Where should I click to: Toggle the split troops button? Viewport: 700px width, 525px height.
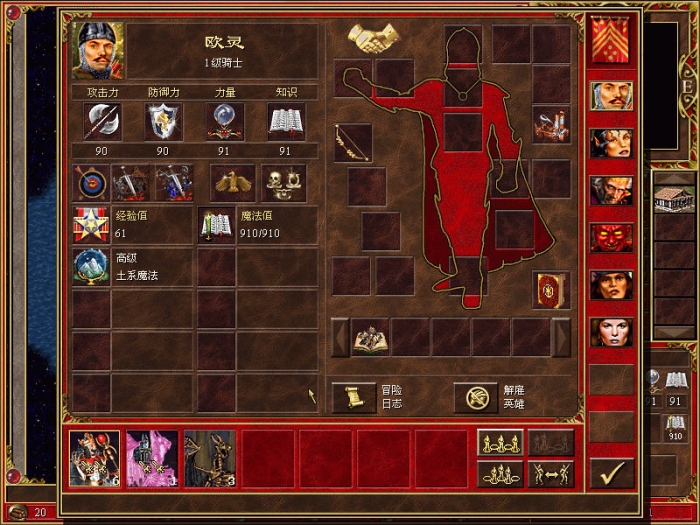click(551, 472)
